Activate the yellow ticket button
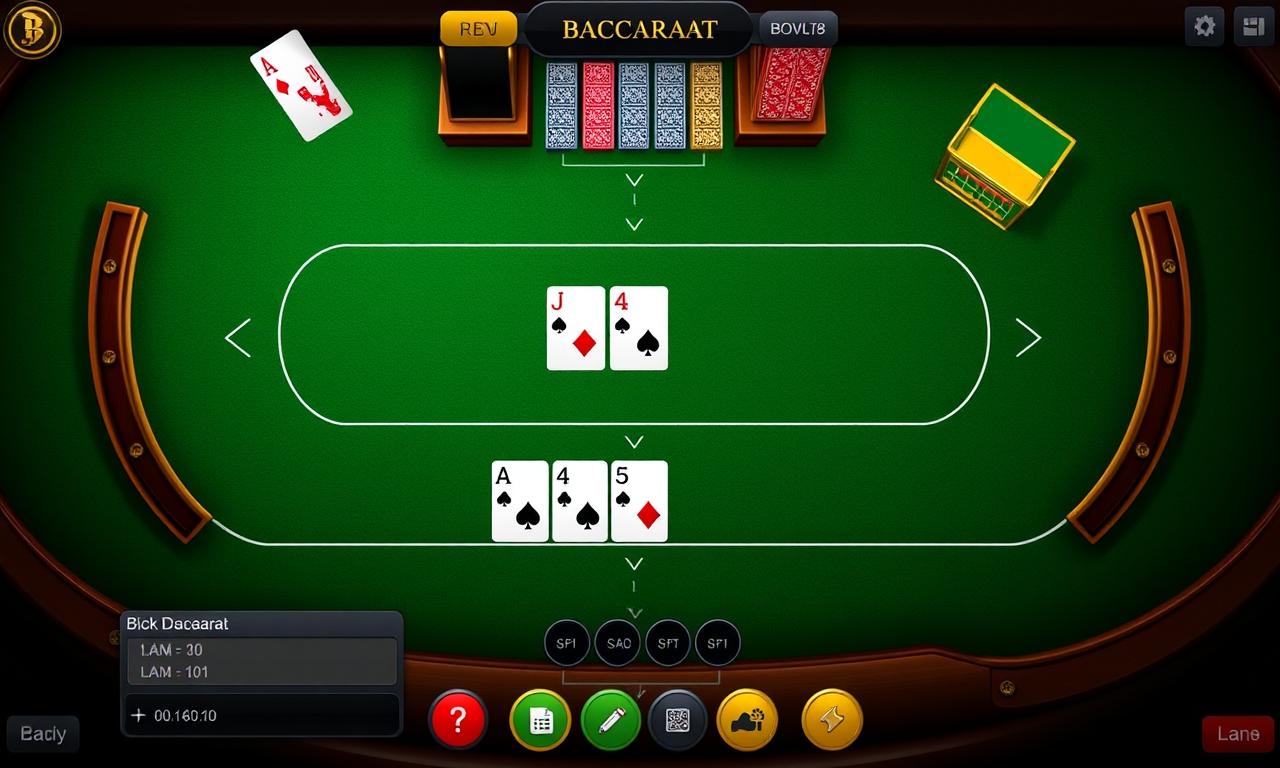Image resolution: width=1280 pixels, height=768 pixels. (x=832, y=719)
